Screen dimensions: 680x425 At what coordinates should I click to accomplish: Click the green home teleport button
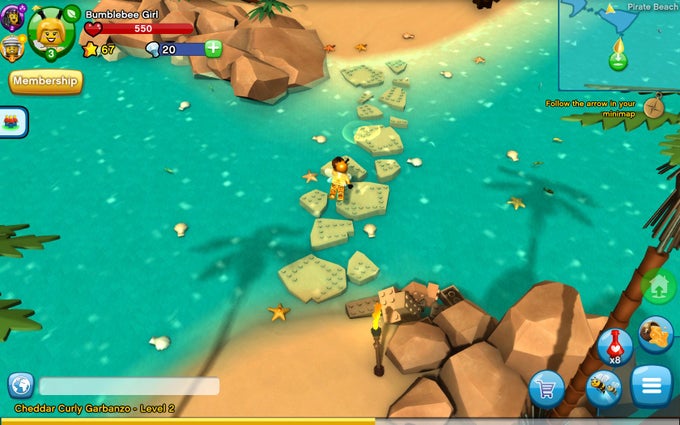(658, 288)
